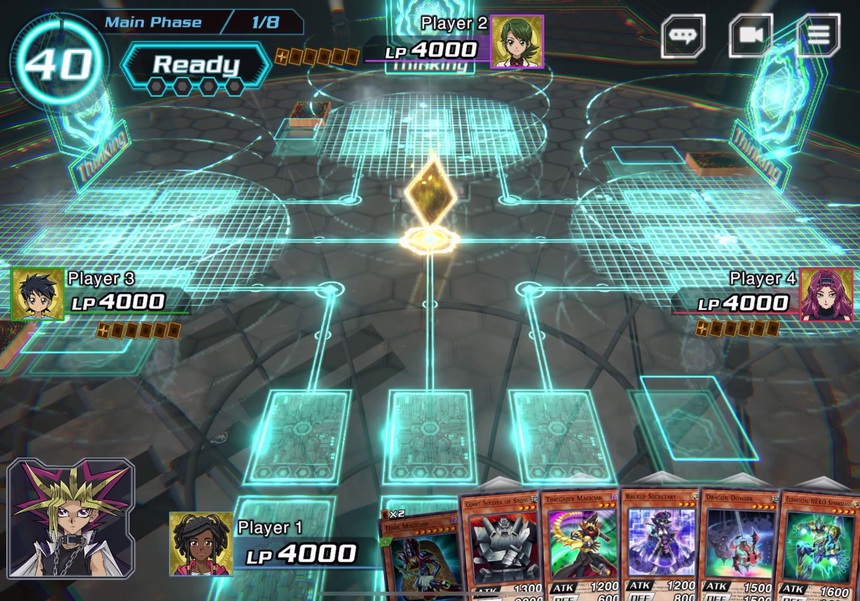
Task: Open the hamburger menu
Action: pyautogui.click(x=818, y=36)
